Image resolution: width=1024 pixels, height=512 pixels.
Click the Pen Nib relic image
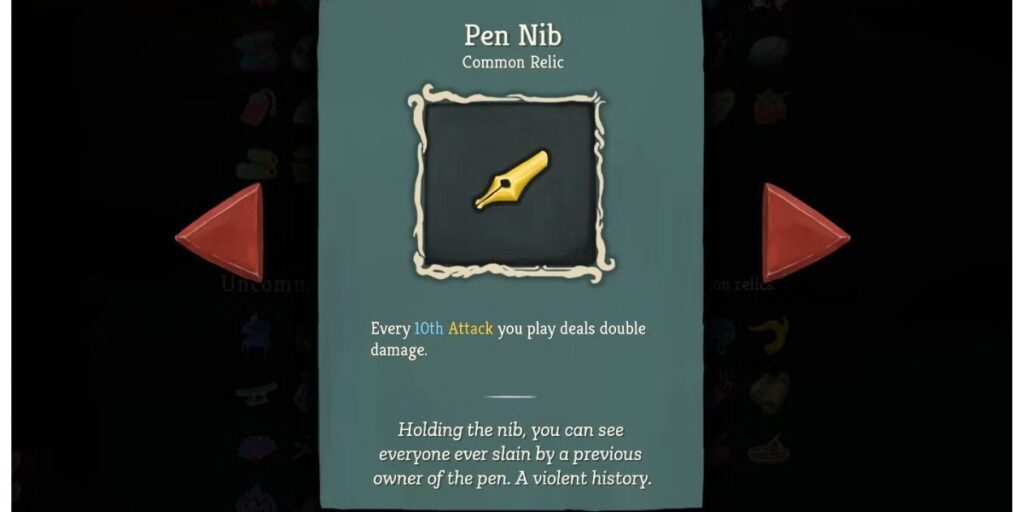click(x=510, y=182)
